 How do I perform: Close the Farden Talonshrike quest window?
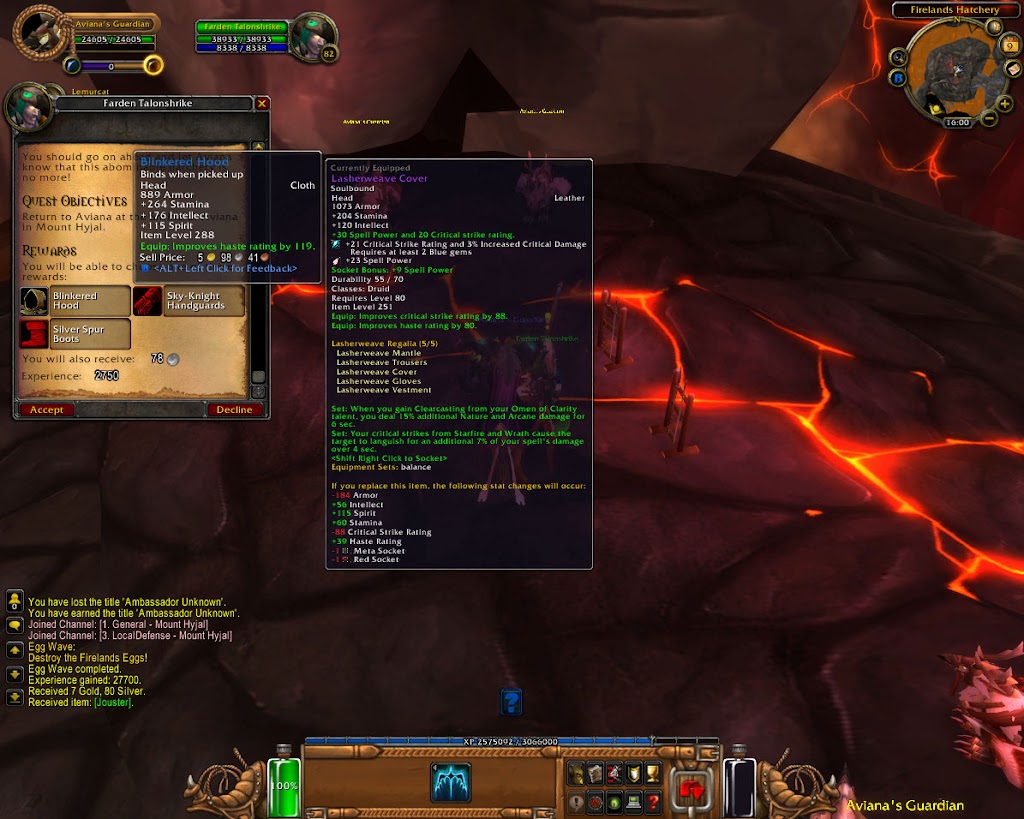click(x=262, y=103)
